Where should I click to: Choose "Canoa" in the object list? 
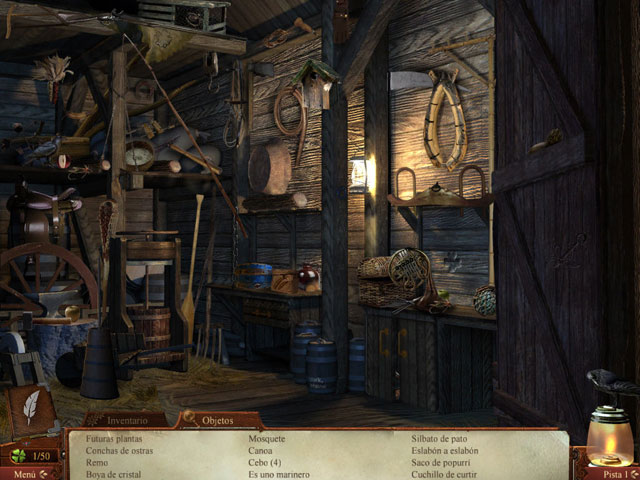pyautogui.click(x=261, y=451)
